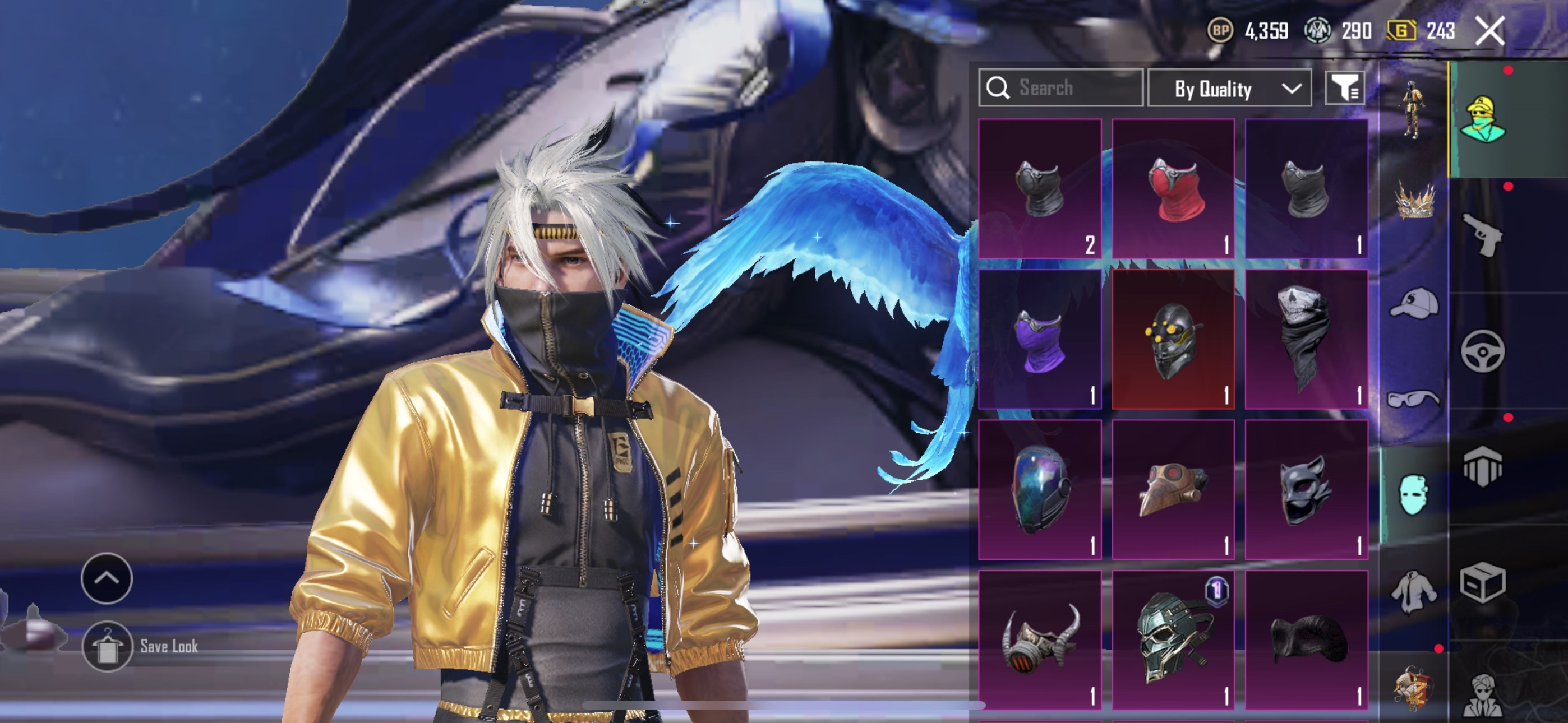Open the glasses category
The width and height of the screenshot is (1568, 723).
click(1413, 398)
